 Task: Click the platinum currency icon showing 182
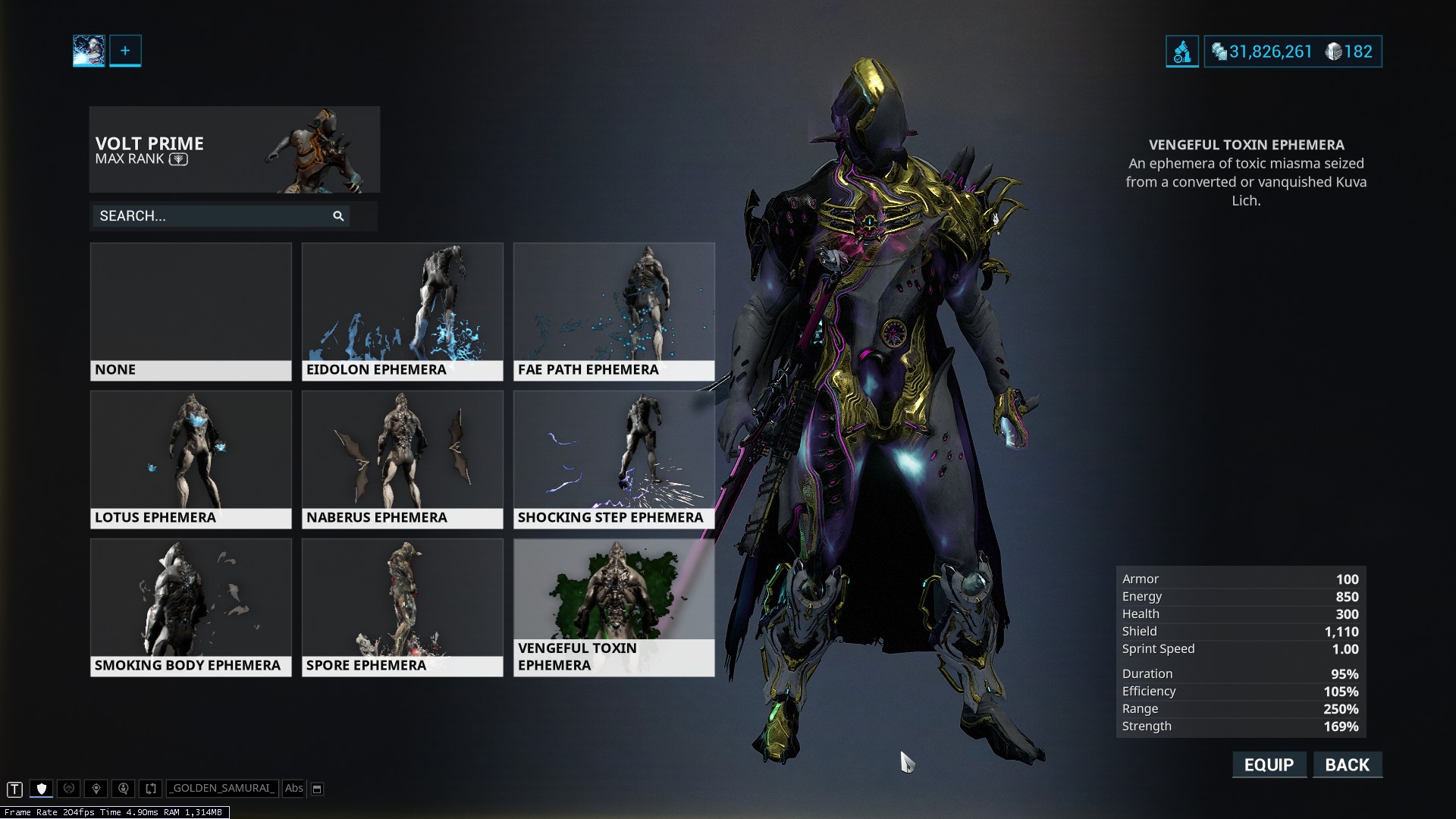(1332, 52)
